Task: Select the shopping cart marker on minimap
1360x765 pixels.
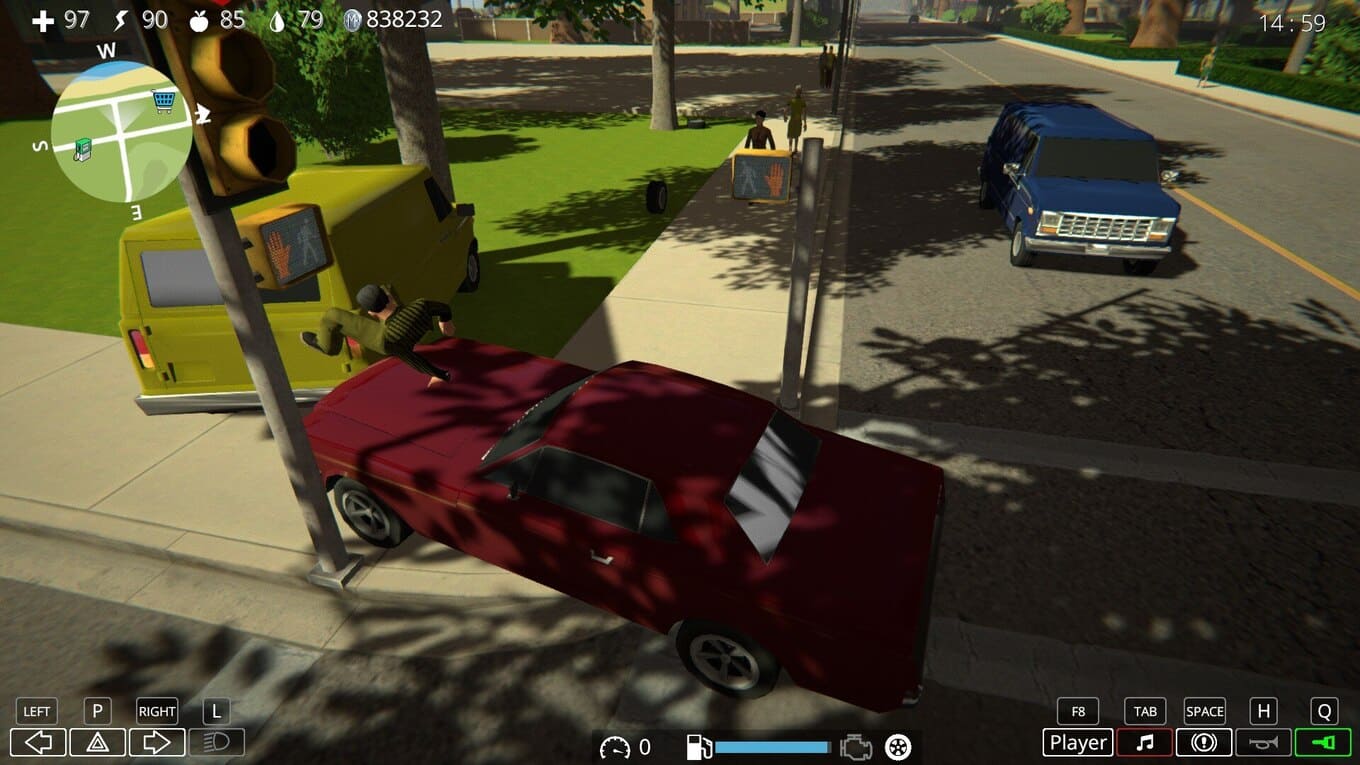Action: [x=163, y=100]
